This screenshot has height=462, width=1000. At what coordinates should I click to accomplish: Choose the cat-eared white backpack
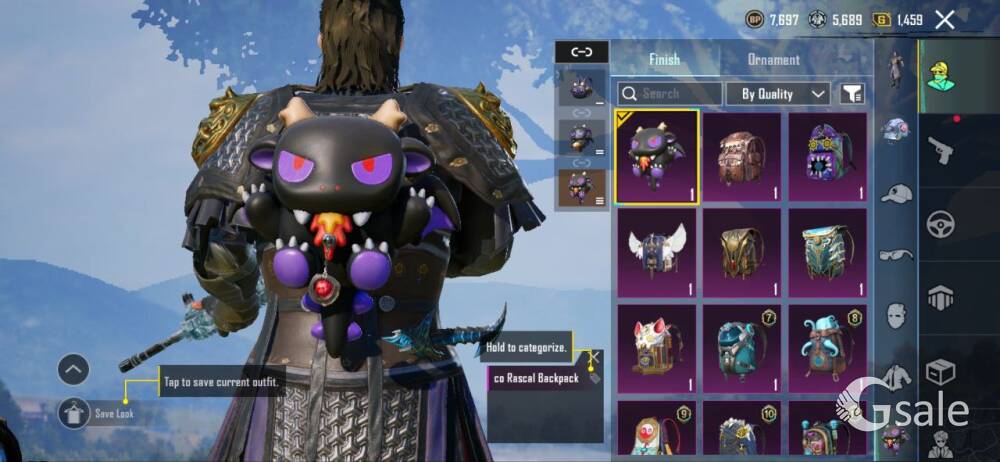click(657, 348)
